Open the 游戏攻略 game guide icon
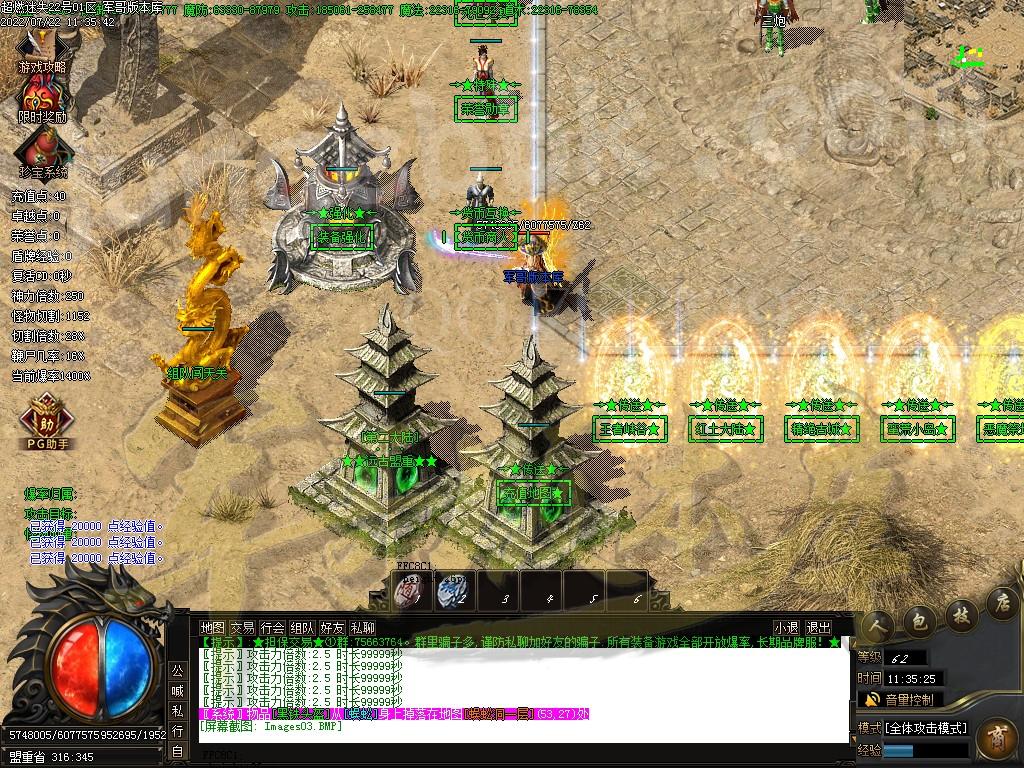The image size is (1024, 768). (42, 50)
